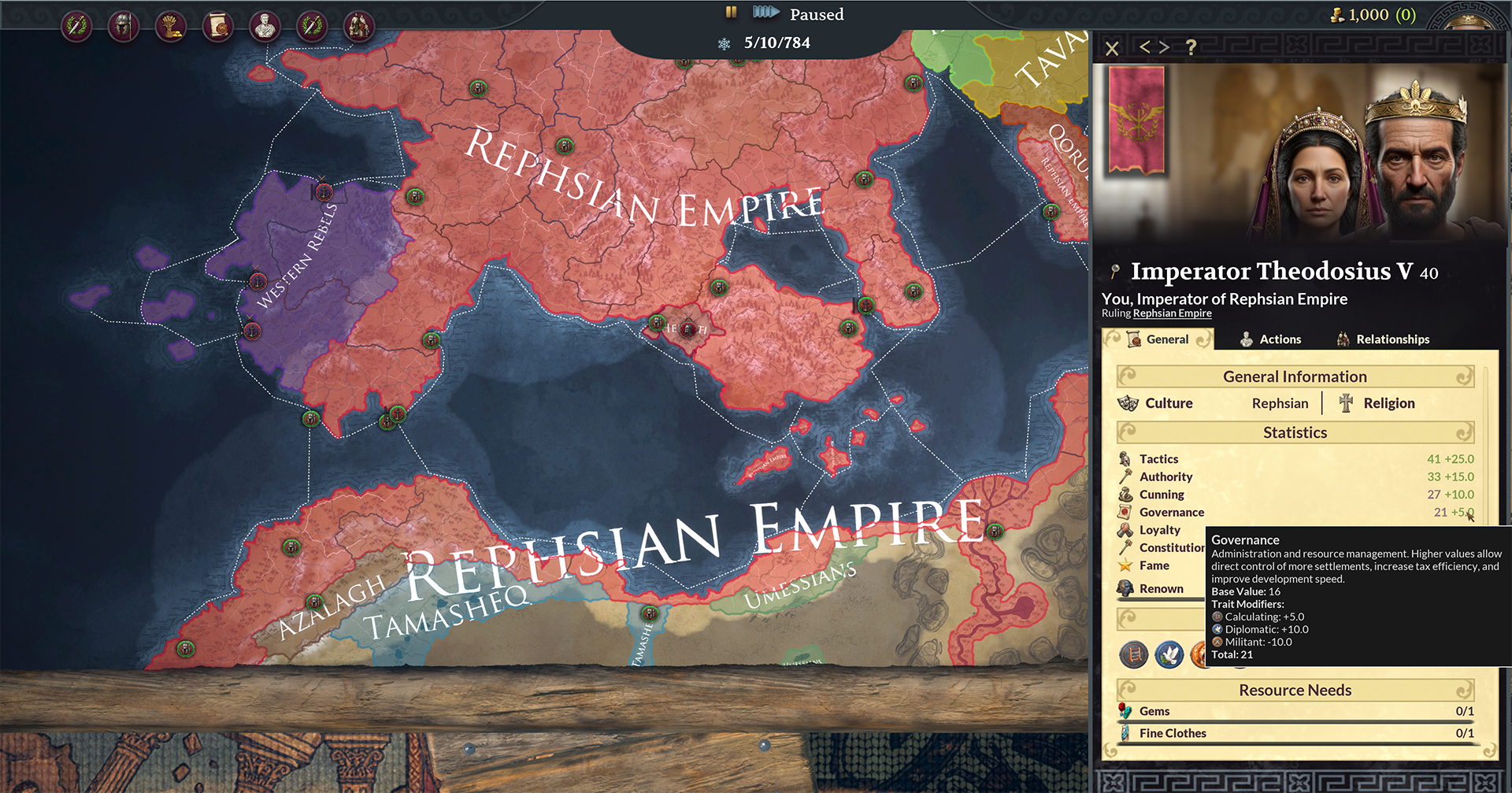Toggle the pause button
This screenshot has width=1512, height=793.
(731, 13)
